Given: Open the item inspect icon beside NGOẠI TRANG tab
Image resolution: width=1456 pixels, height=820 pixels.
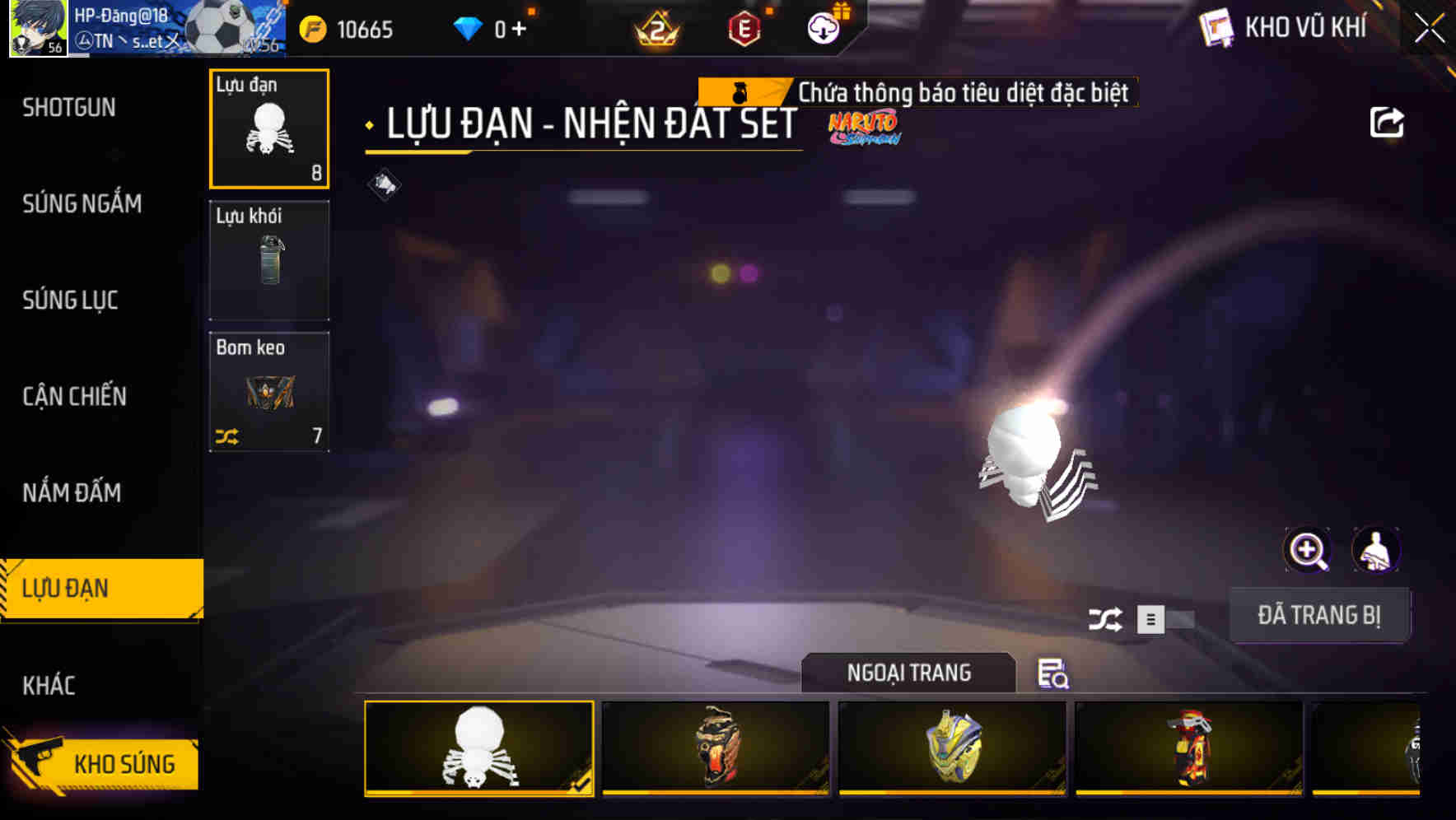Looking at the screenshot, I should [x=1052, y=675].
